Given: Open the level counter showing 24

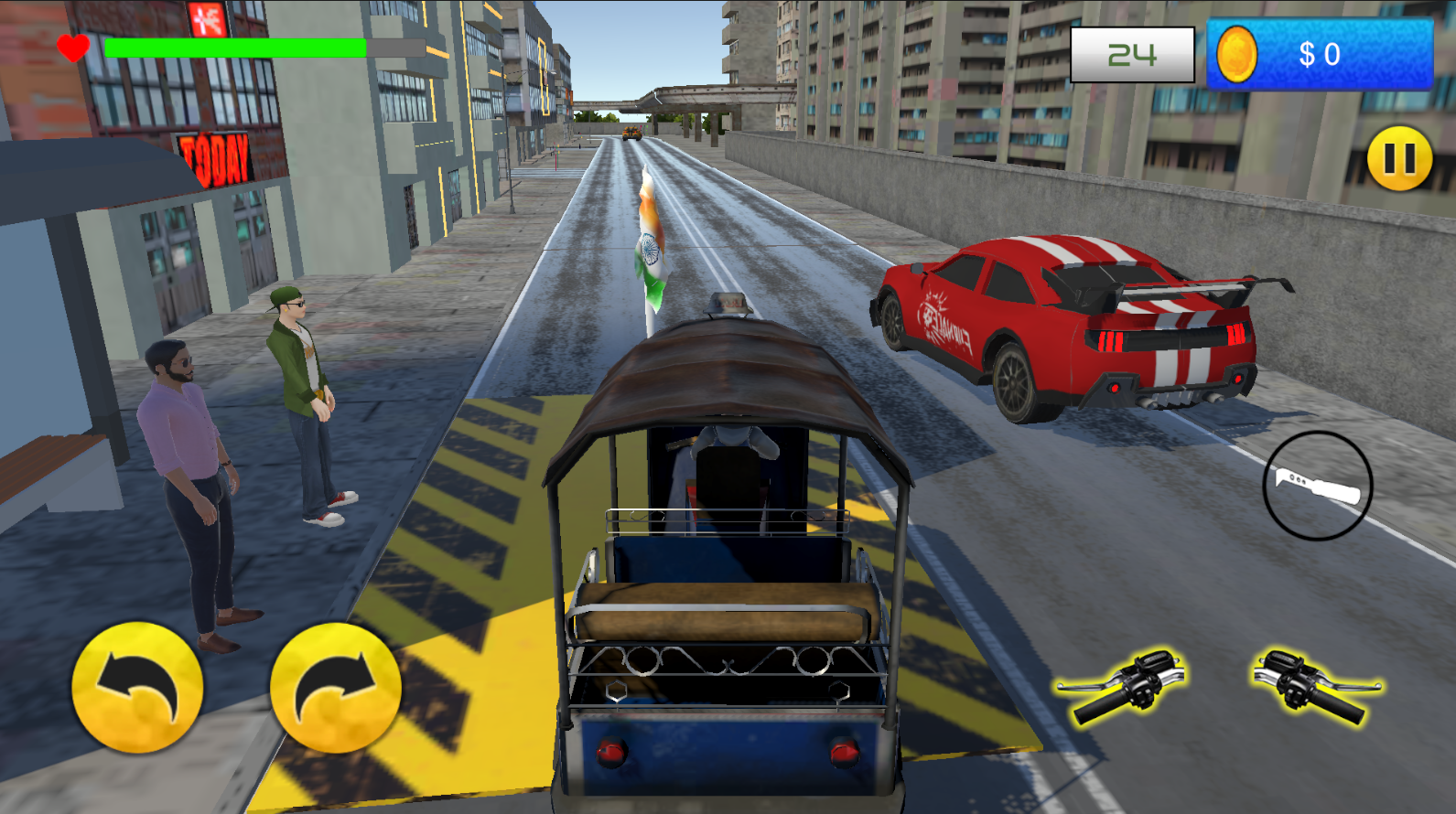Looking at the screenshot, I should pyautogui.click(x=1131, y=55).
